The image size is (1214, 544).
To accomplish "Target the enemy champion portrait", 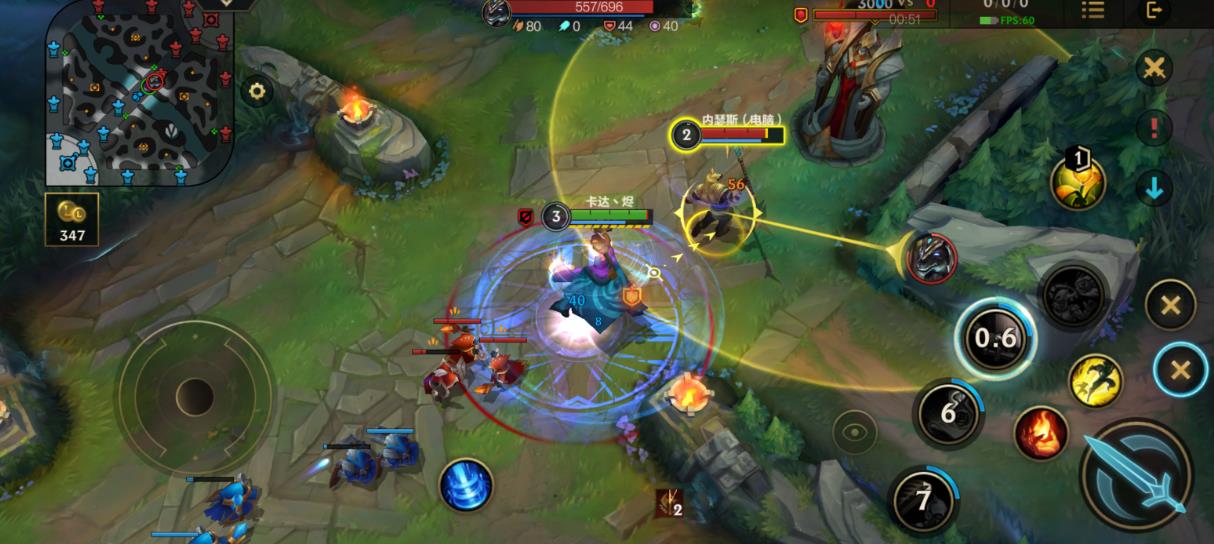I will click(931, 256).
